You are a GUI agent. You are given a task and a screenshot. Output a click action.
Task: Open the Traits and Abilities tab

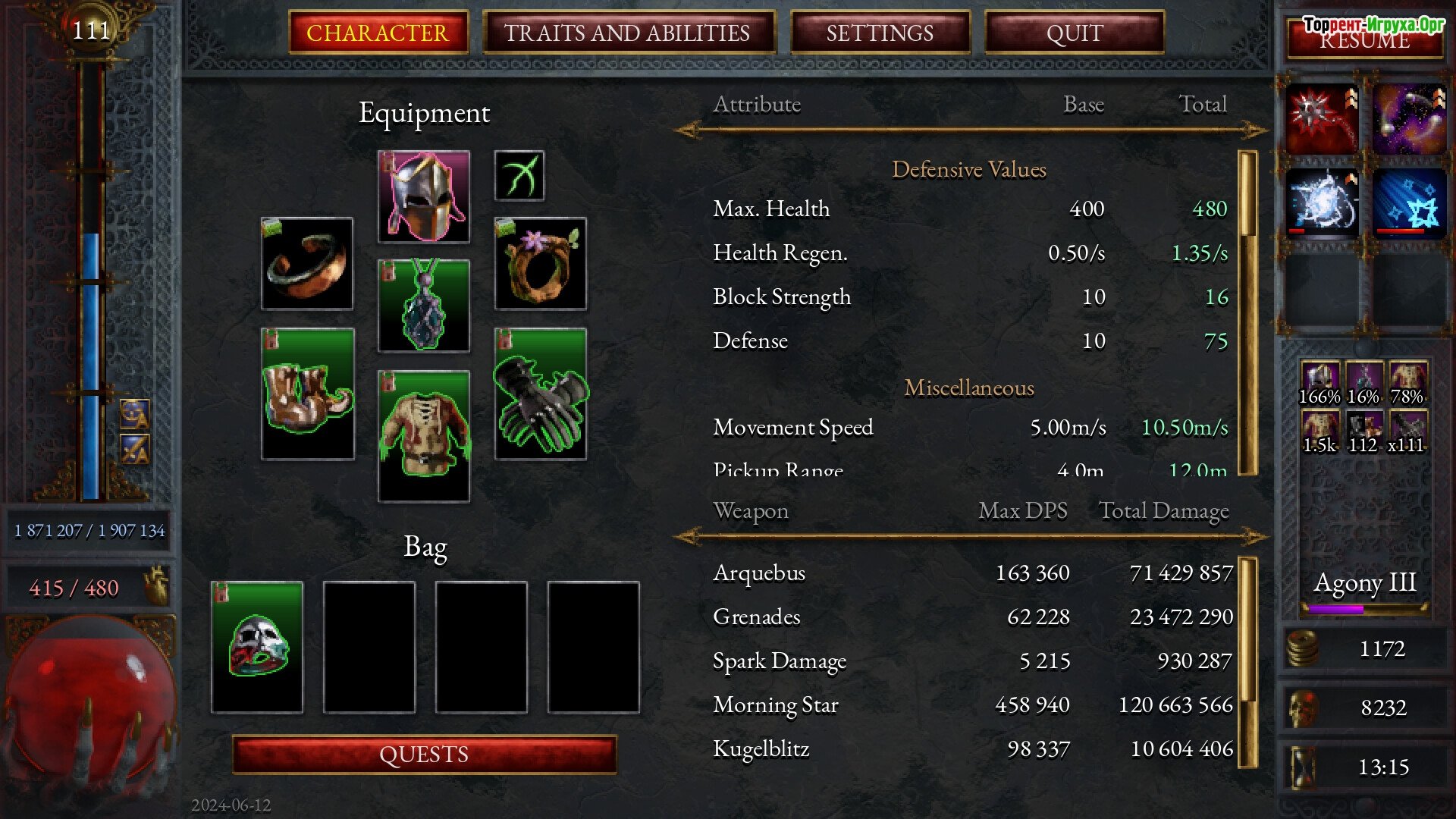[x=627, y=33]
